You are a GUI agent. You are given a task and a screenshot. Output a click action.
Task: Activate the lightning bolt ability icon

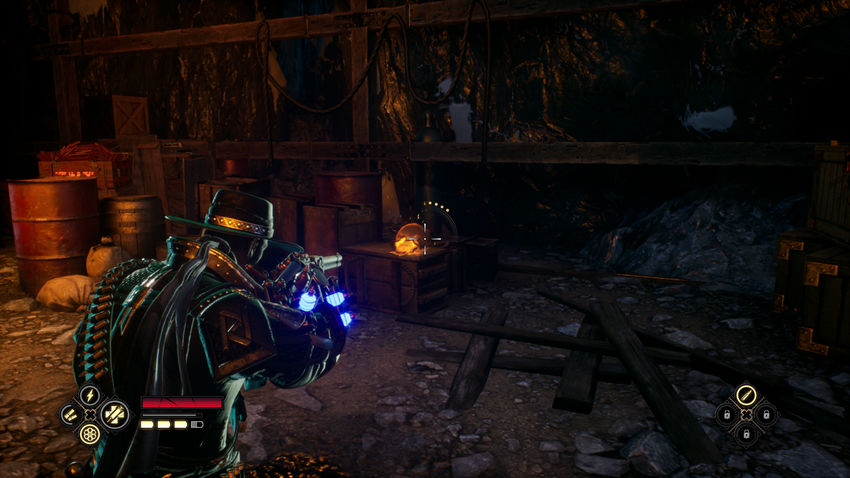tap(90, 395)
